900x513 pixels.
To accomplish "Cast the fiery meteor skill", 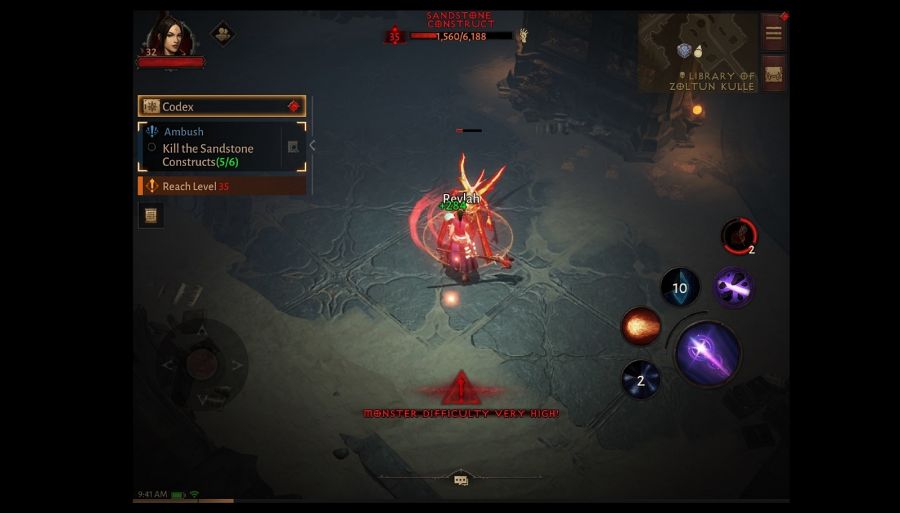I will (x=640, y=326).
